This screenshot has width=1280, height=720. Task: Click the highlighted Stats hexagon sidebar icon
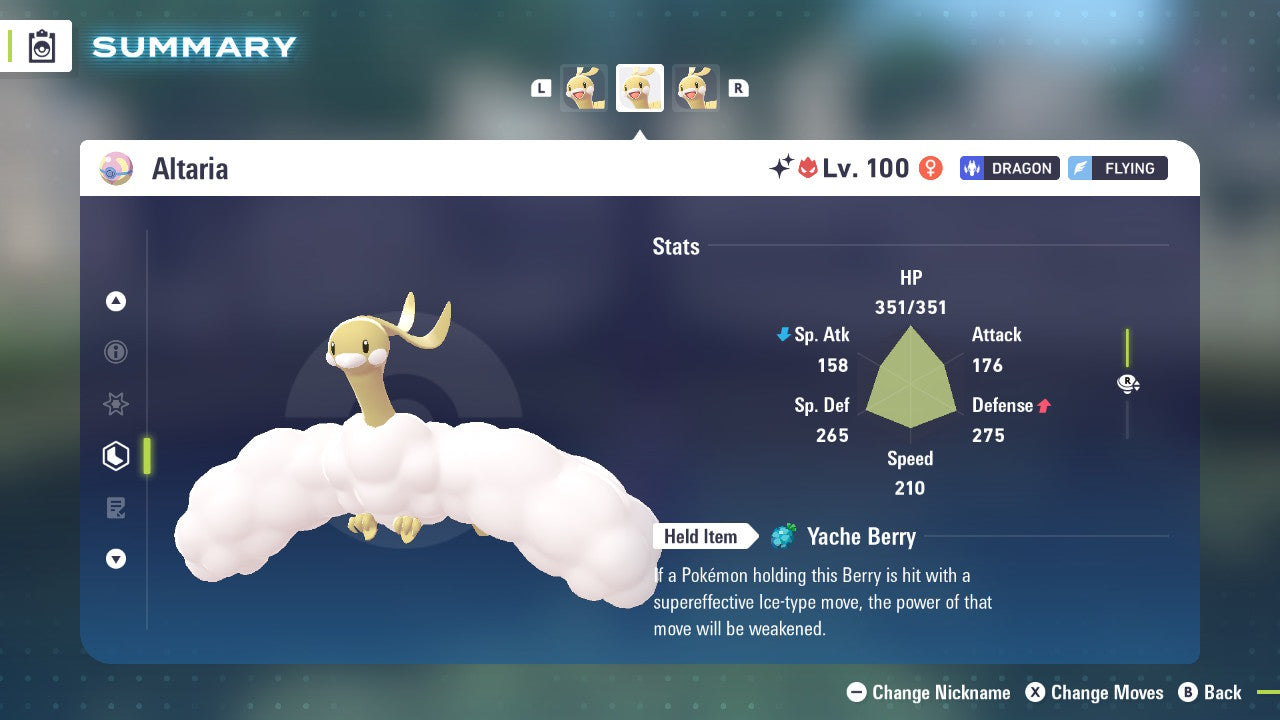coord(115,456)
